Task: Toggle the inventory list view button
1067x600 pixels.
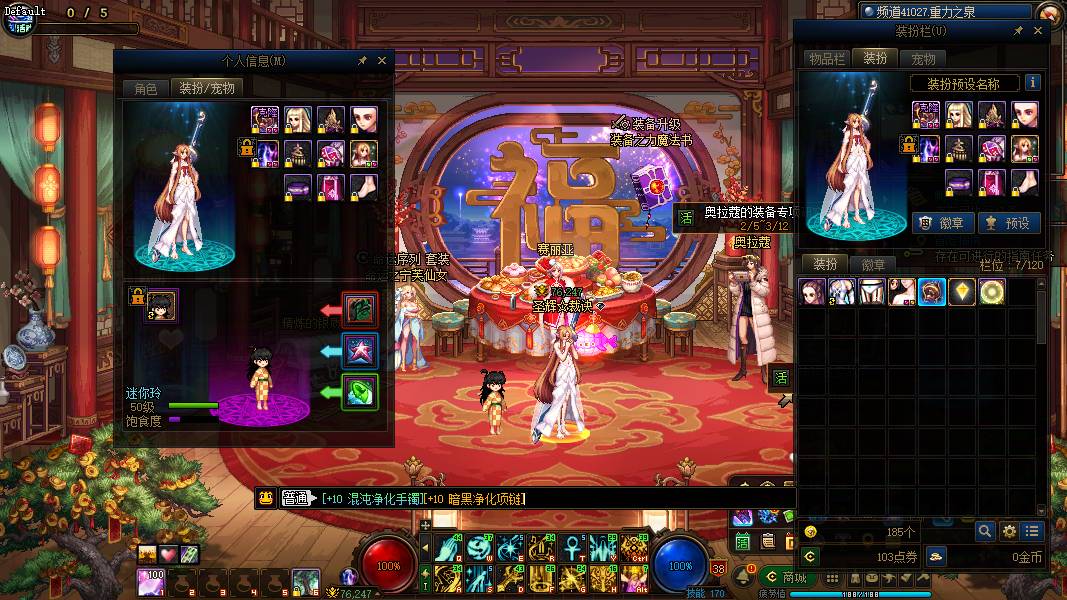Action: coord(1032,531)
